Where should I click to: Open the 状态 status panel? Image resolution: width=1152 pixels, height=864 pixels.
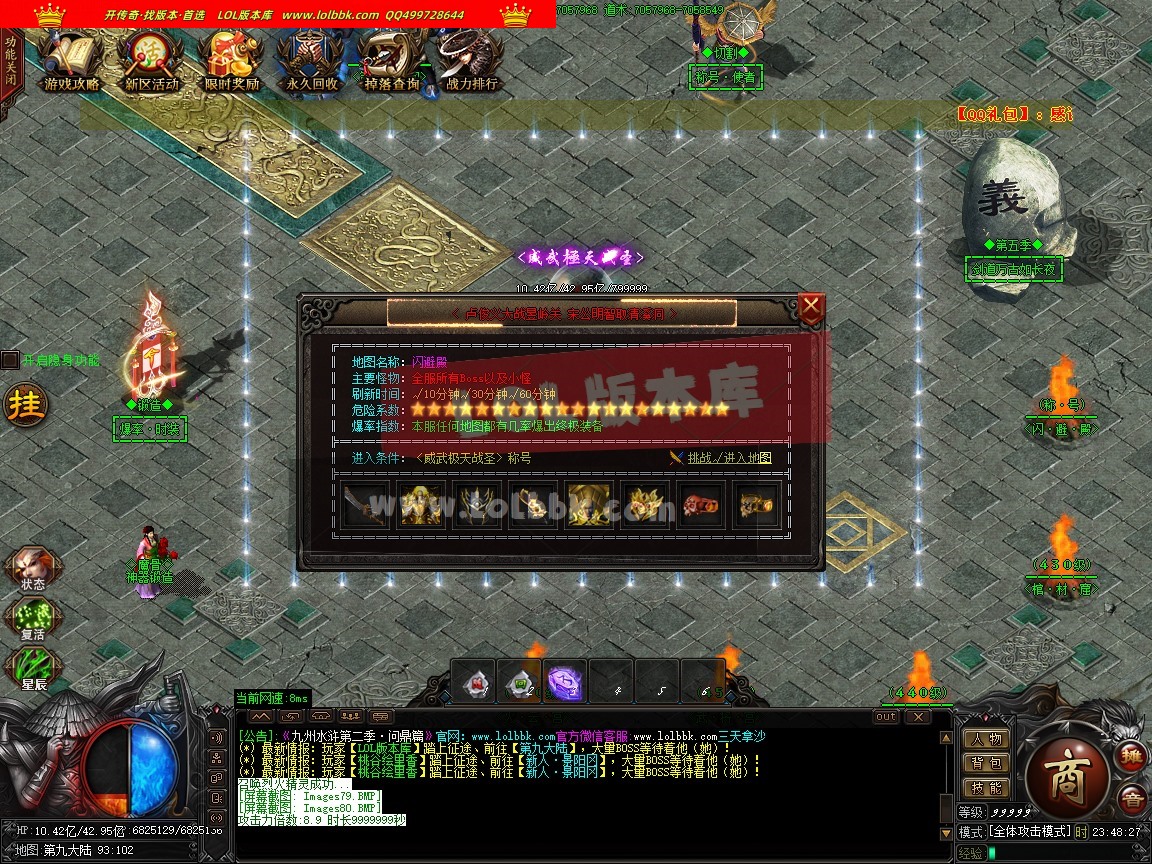(31, 568)
